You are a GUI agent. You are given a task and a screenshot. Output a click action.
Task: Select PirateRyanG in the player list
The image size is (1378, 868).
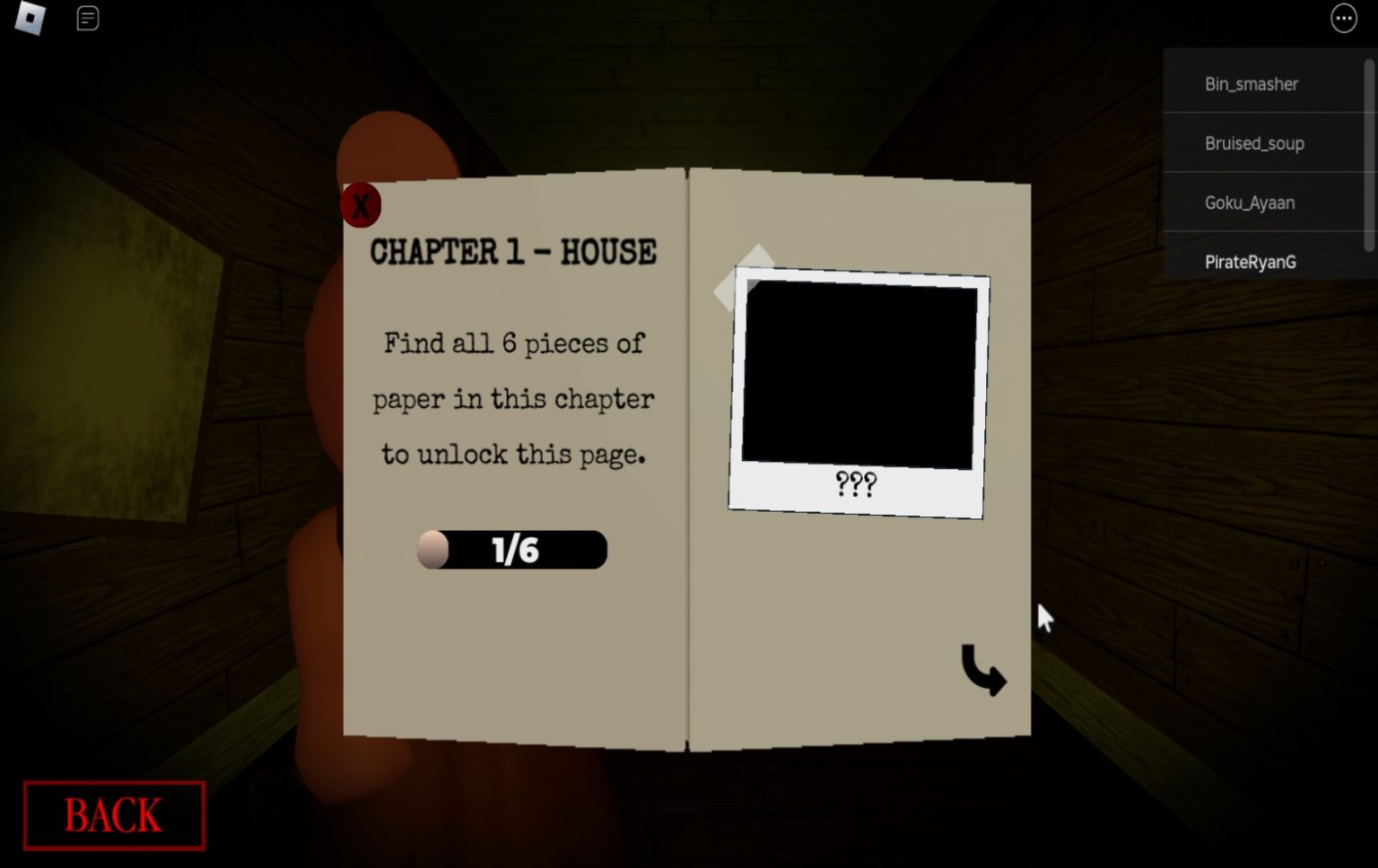[1250, 262]
